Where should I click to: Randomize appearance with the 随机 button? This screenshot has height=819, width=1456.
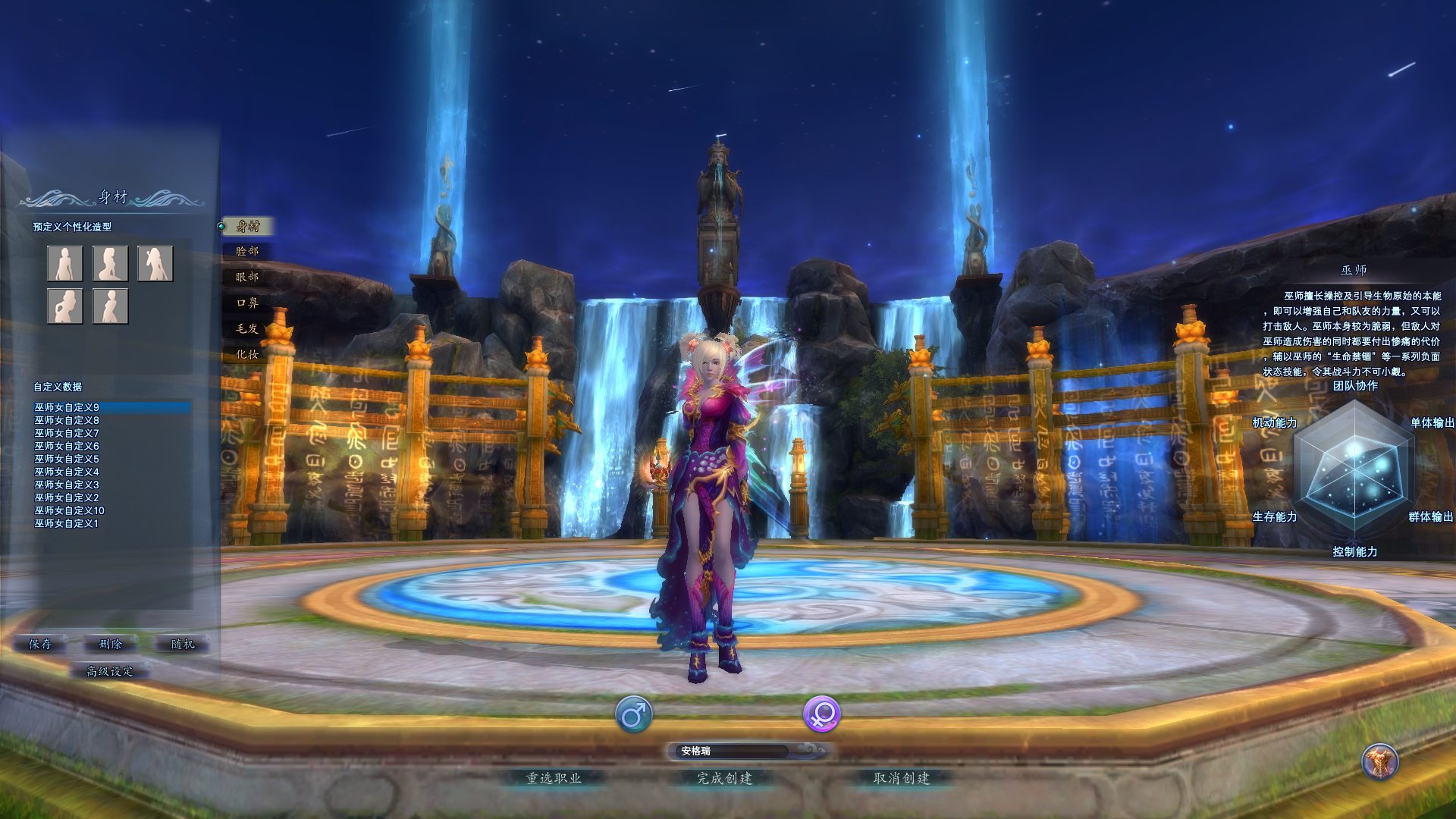click(x=183, y=644)
